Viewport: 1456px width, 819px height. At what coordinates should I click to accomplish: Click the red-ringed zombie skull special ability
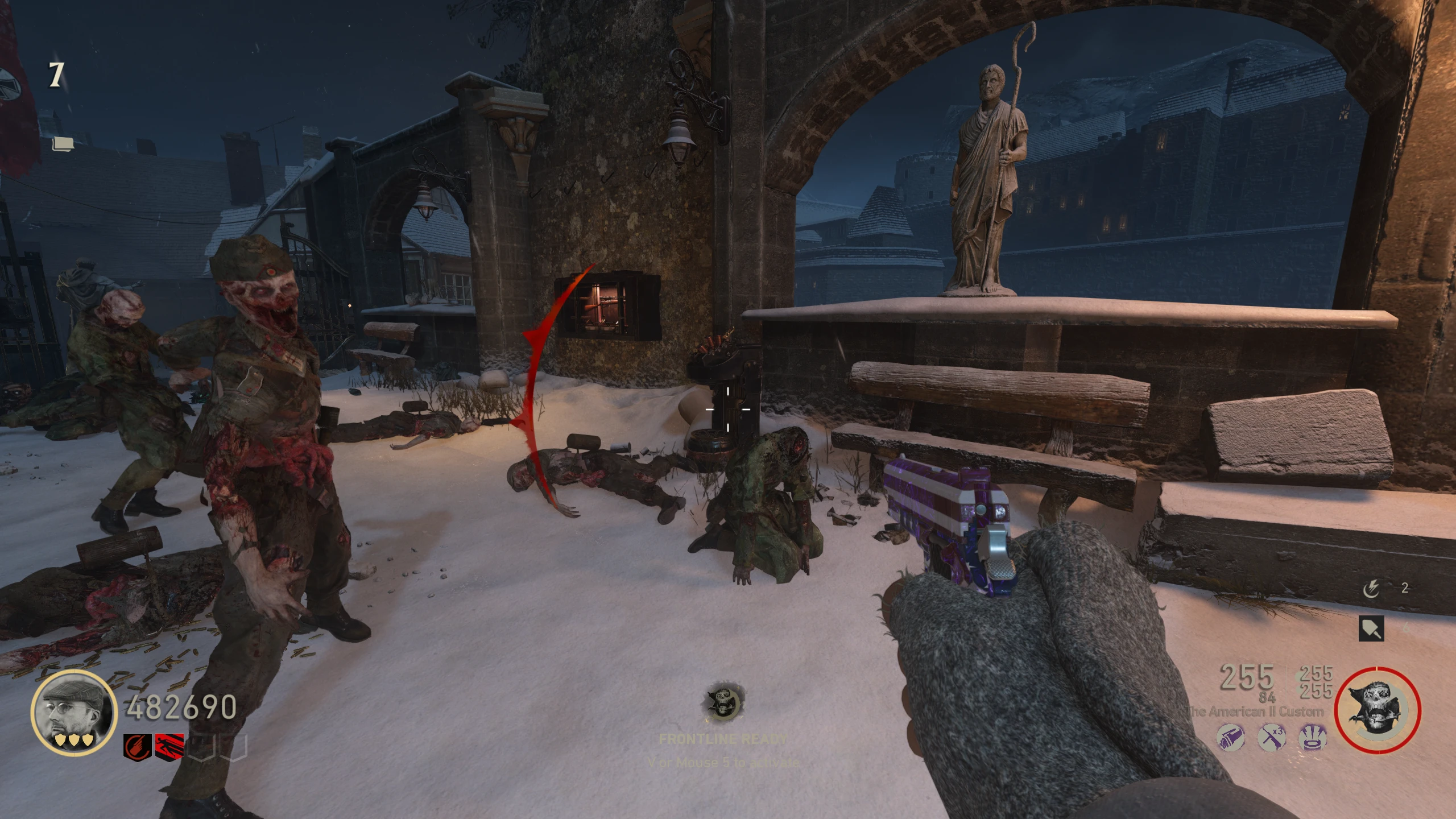pyautogui.click(x=1378, y=711)
